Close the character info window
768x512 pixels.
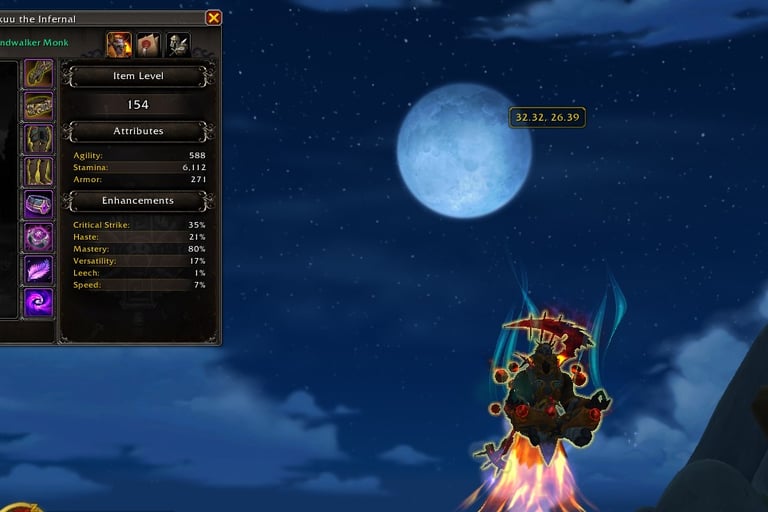[213, 18]
